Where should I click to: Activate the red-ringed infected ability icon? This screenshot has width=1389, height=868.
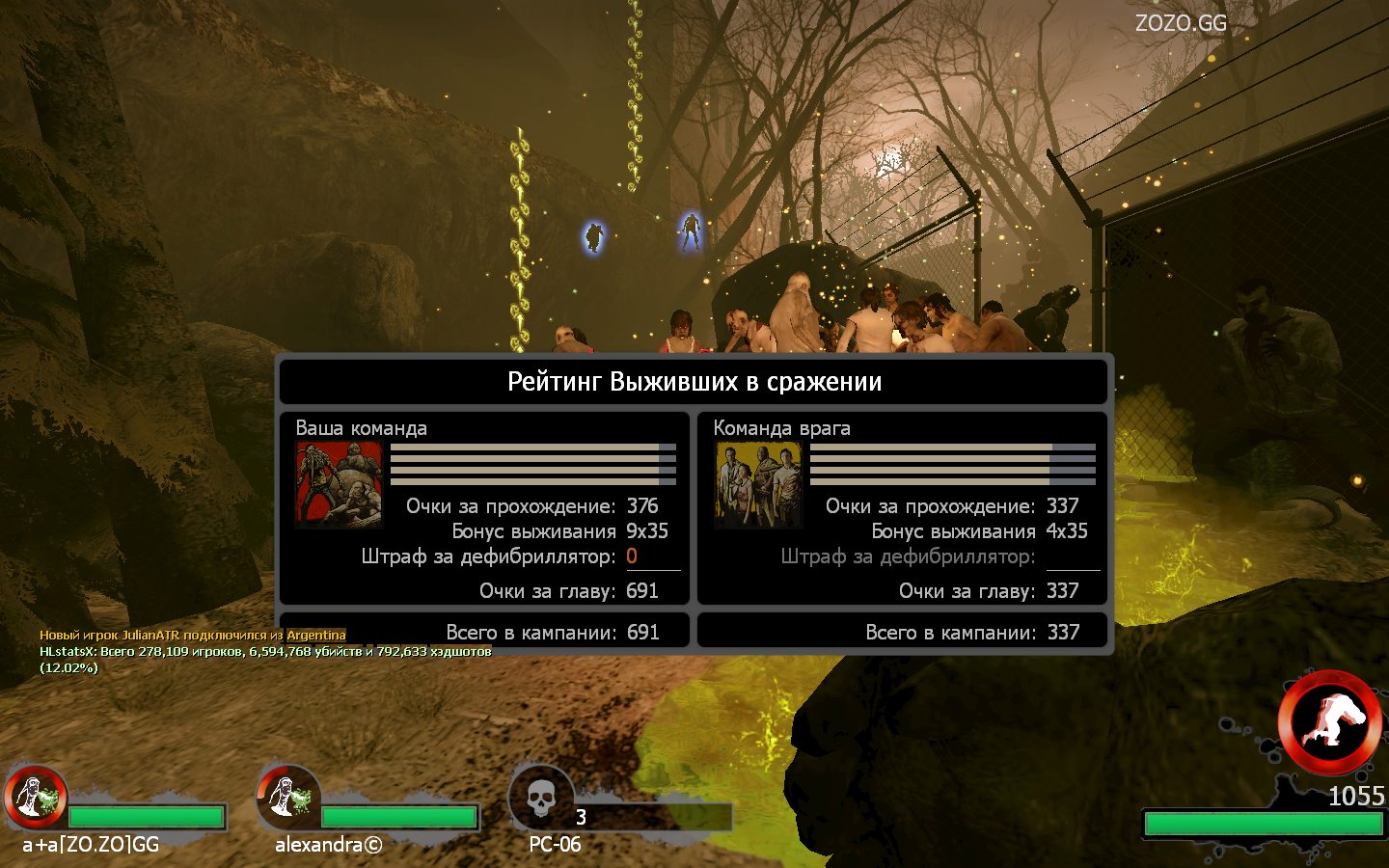click(x=1328, y=722)
